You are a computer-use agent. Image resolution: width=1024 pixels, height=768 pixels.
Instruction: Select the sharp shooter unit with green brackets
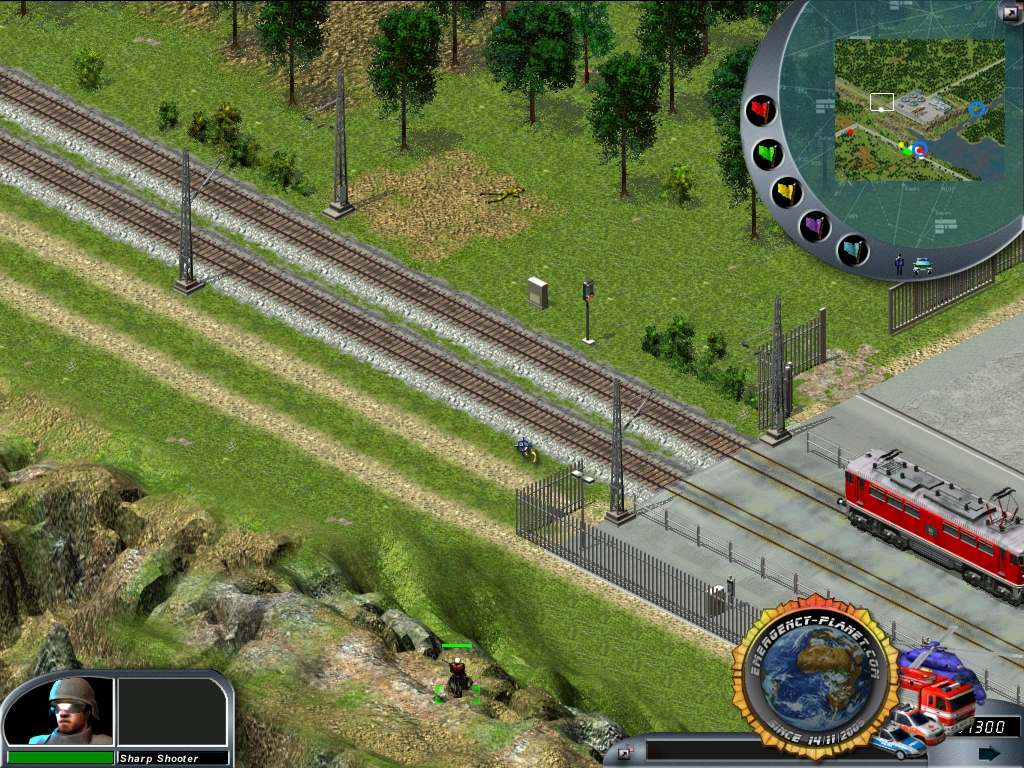pos(457,680)
